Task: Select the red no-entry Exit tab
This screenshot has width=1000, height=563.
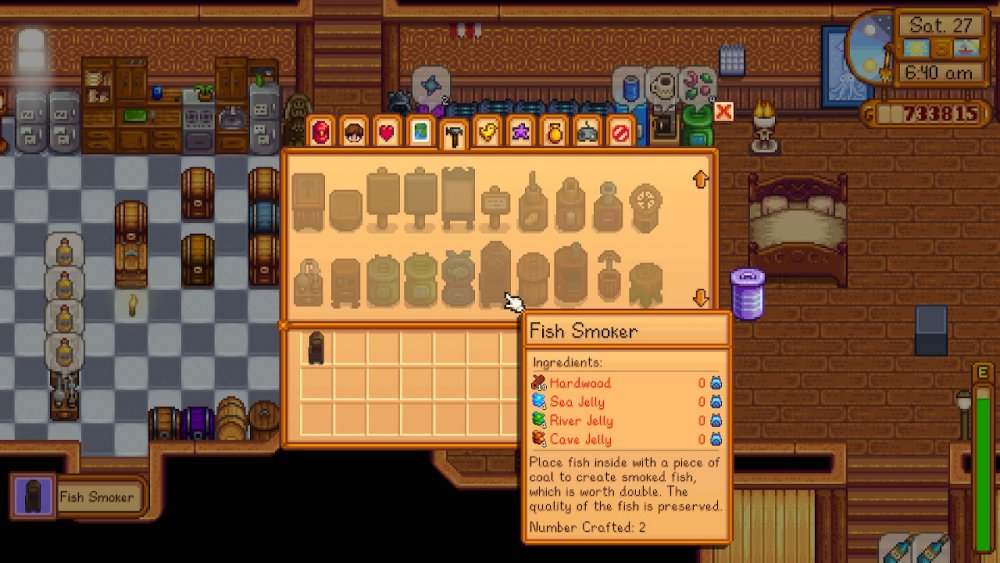Action: [x=621, y=133]
